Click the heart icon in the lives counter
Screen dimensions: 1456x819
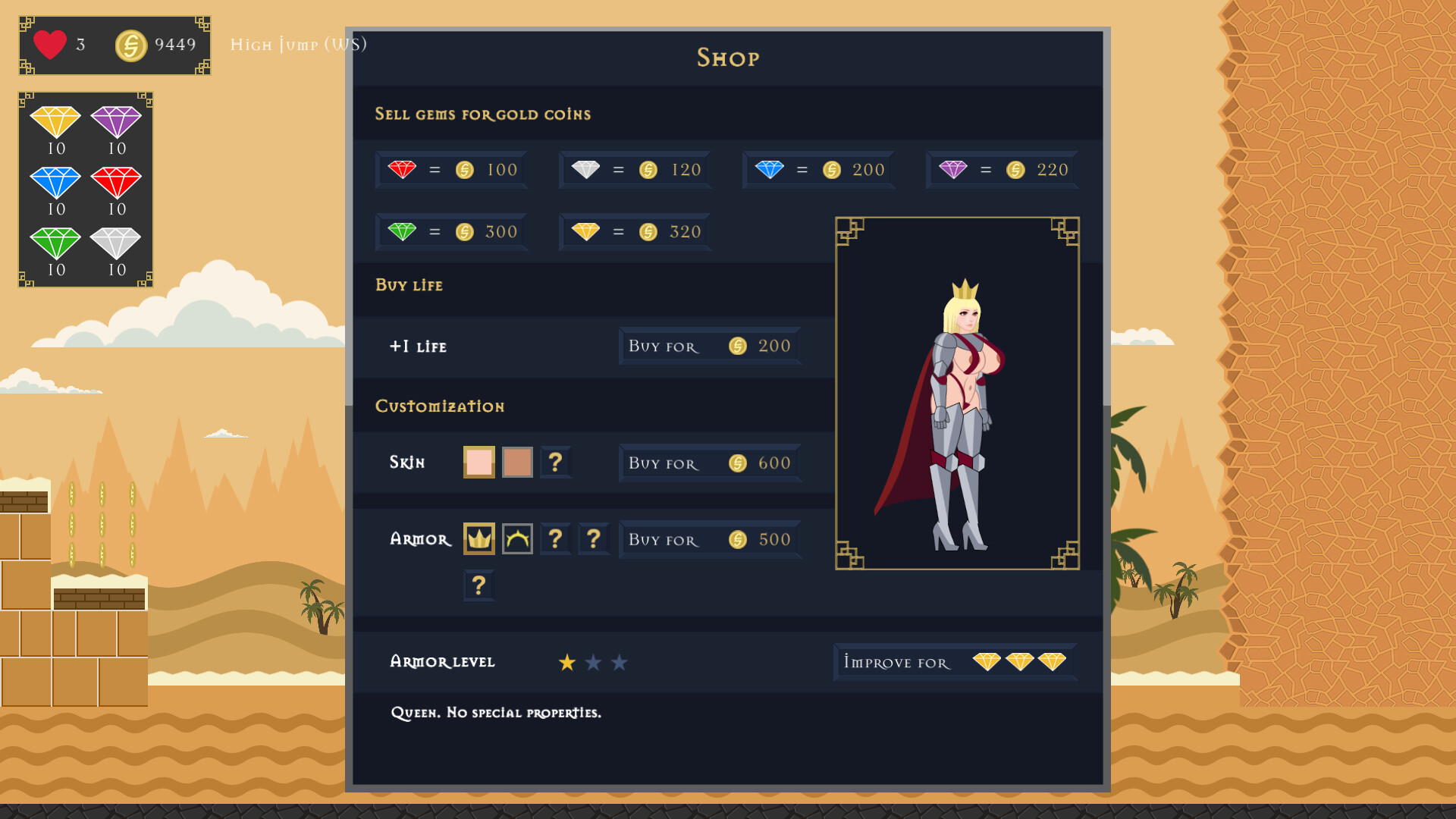[49, 45]
